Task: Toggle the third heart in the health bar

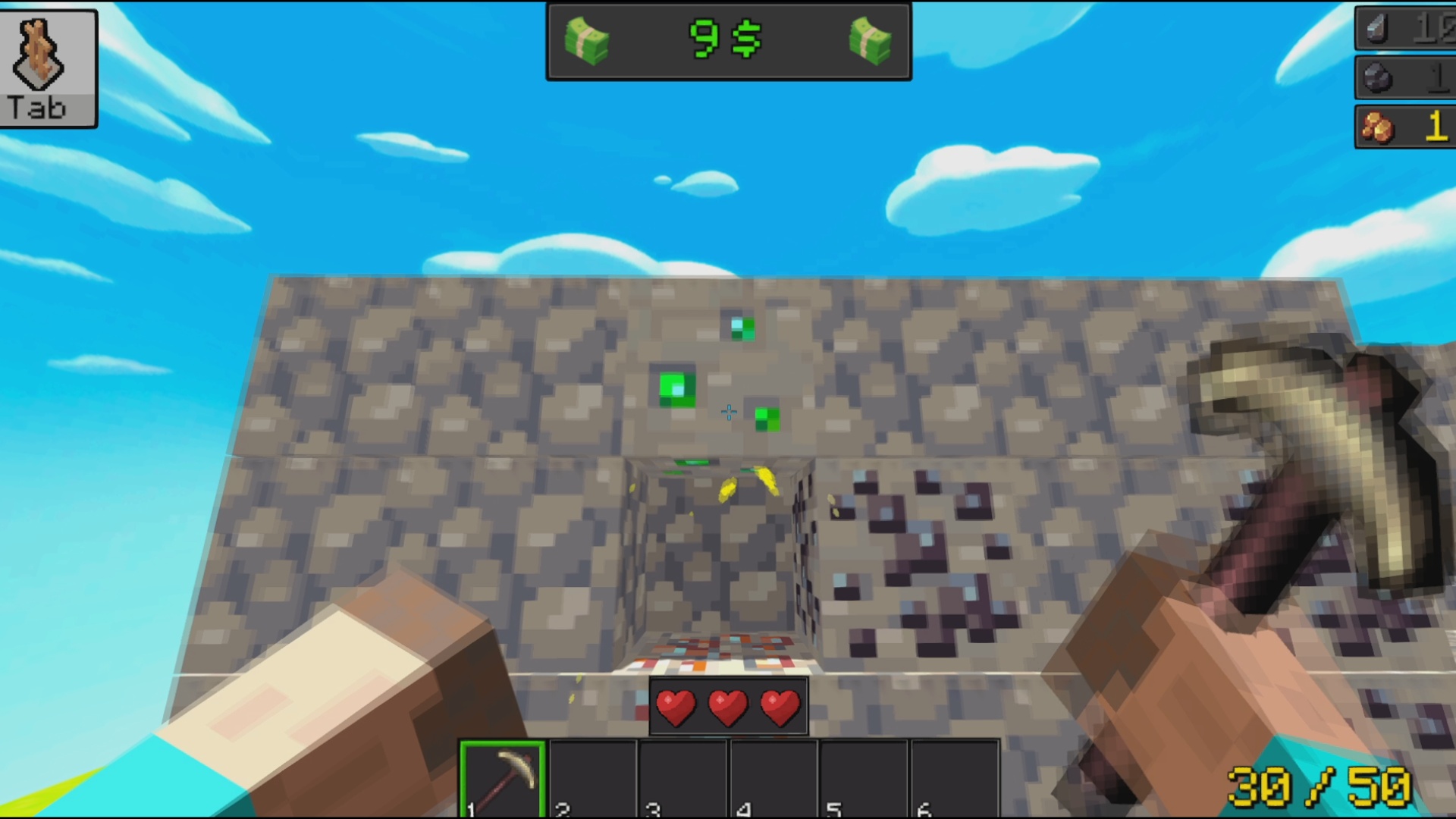Action: (x=777, y=706)
